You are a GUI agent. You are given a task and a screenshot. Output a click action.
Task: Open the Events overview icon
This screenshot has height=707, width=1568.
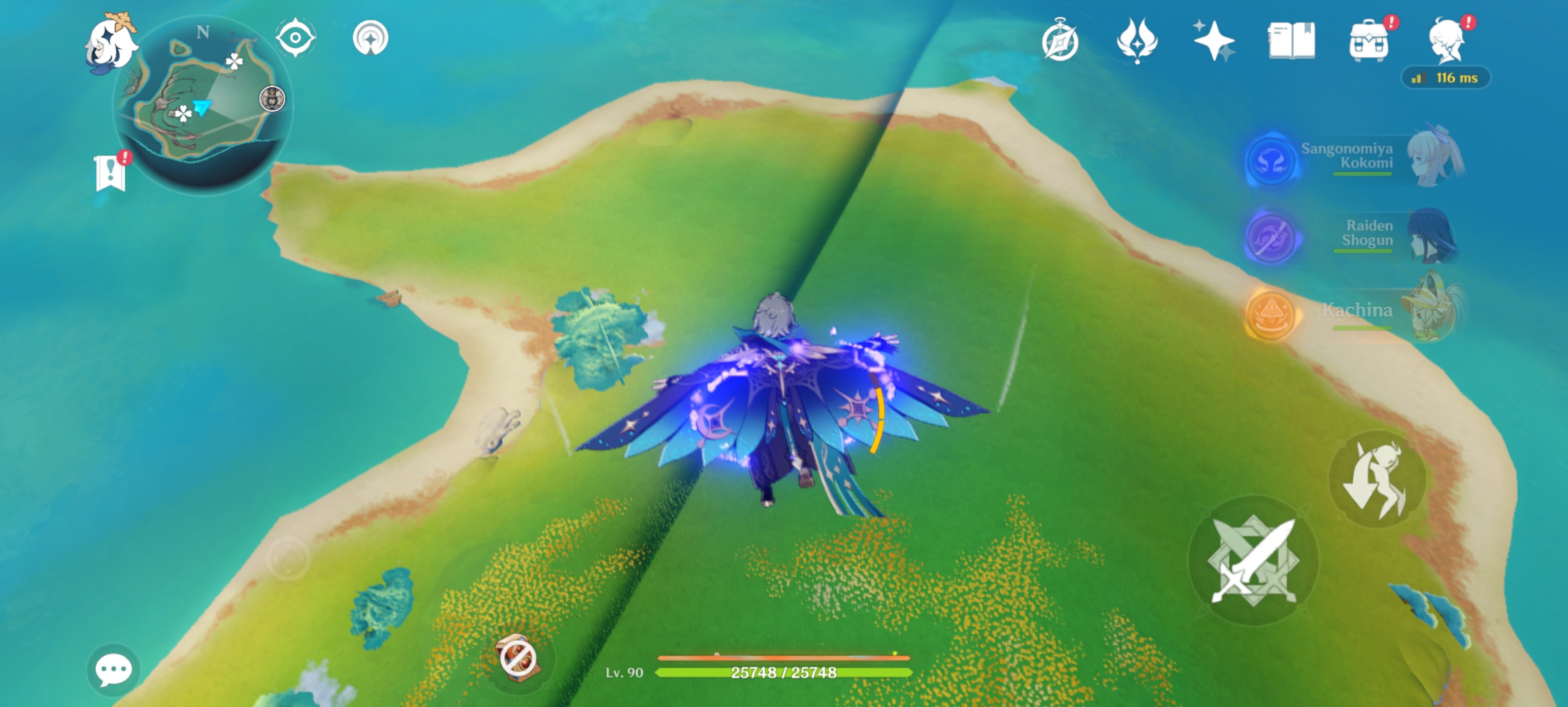coord(1062,40)
